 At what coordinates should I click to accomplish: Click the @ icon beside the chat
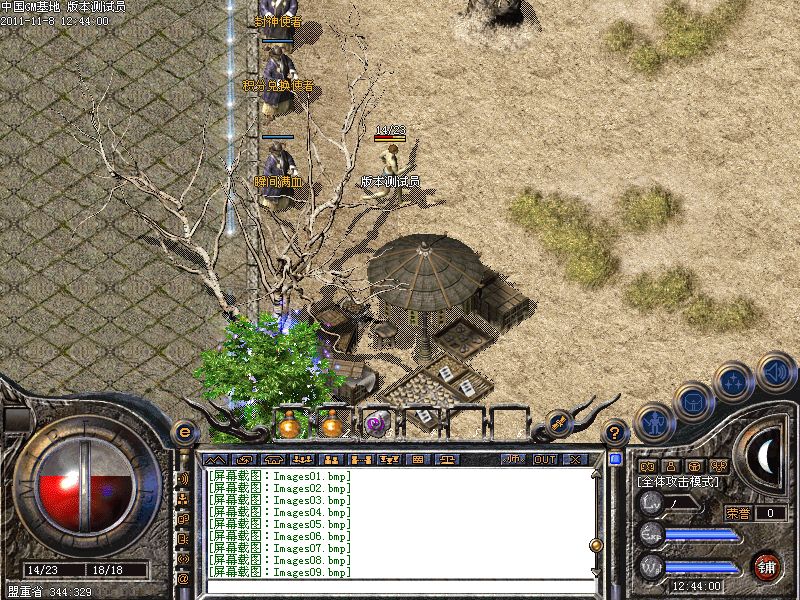click(183, 577)
